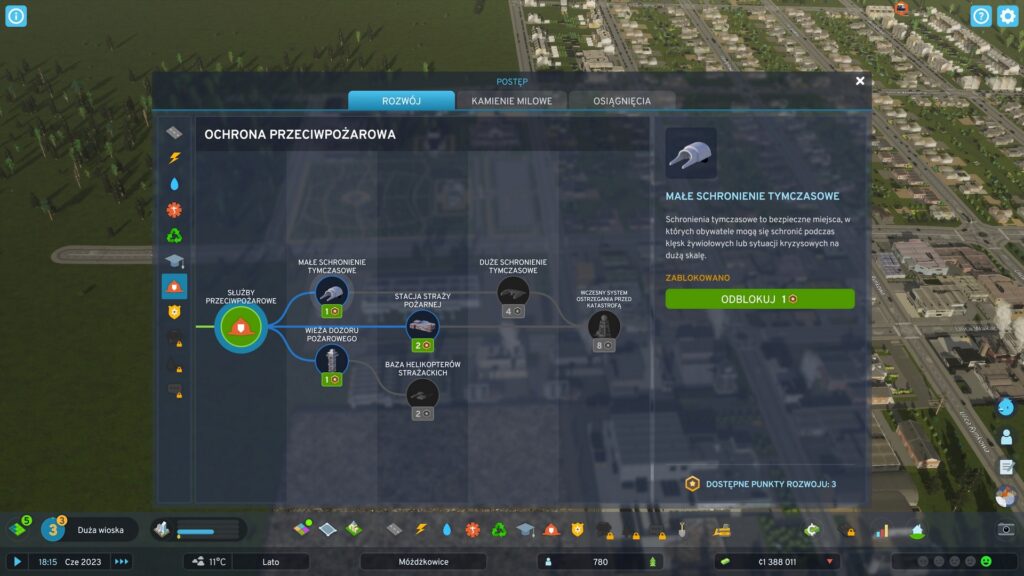Choose the Duże Schronienie Tymczasowe node
Screen dimensions: 1024x576
(x=513, y=291)
